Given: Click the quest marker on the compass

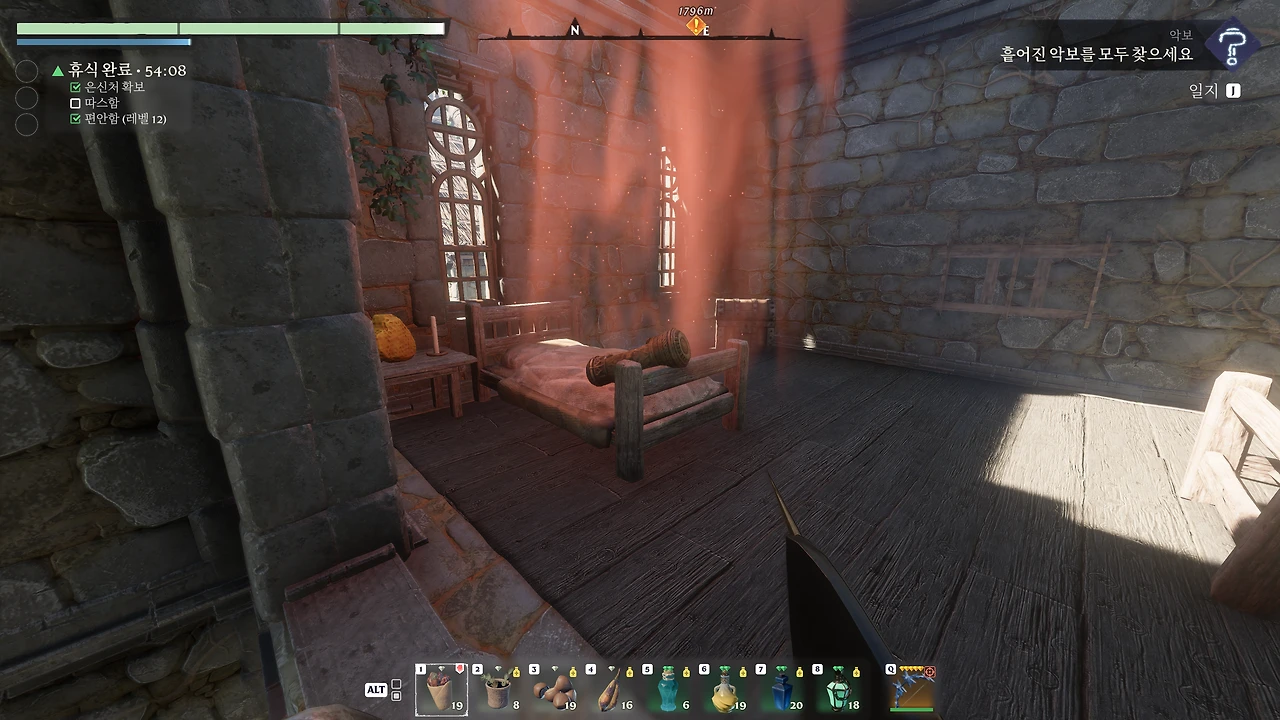Looking at the screenshot, I should 696,26.
